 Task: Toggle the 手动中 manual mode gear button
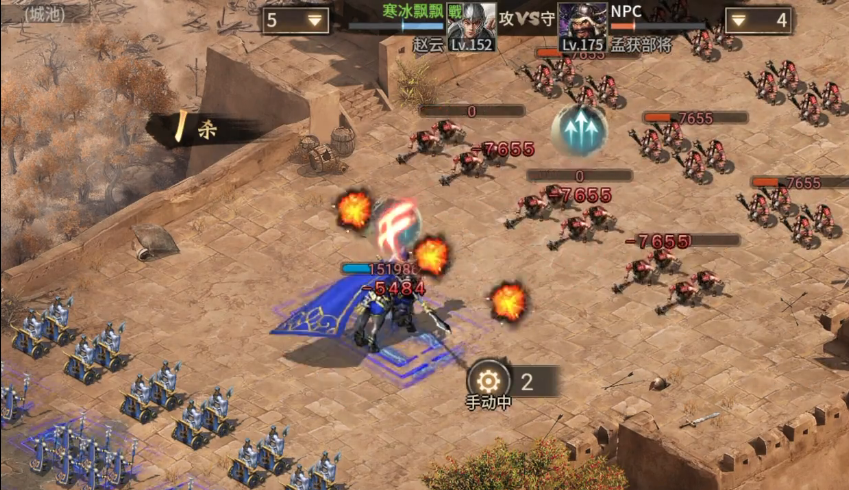(x=488, y=381)
